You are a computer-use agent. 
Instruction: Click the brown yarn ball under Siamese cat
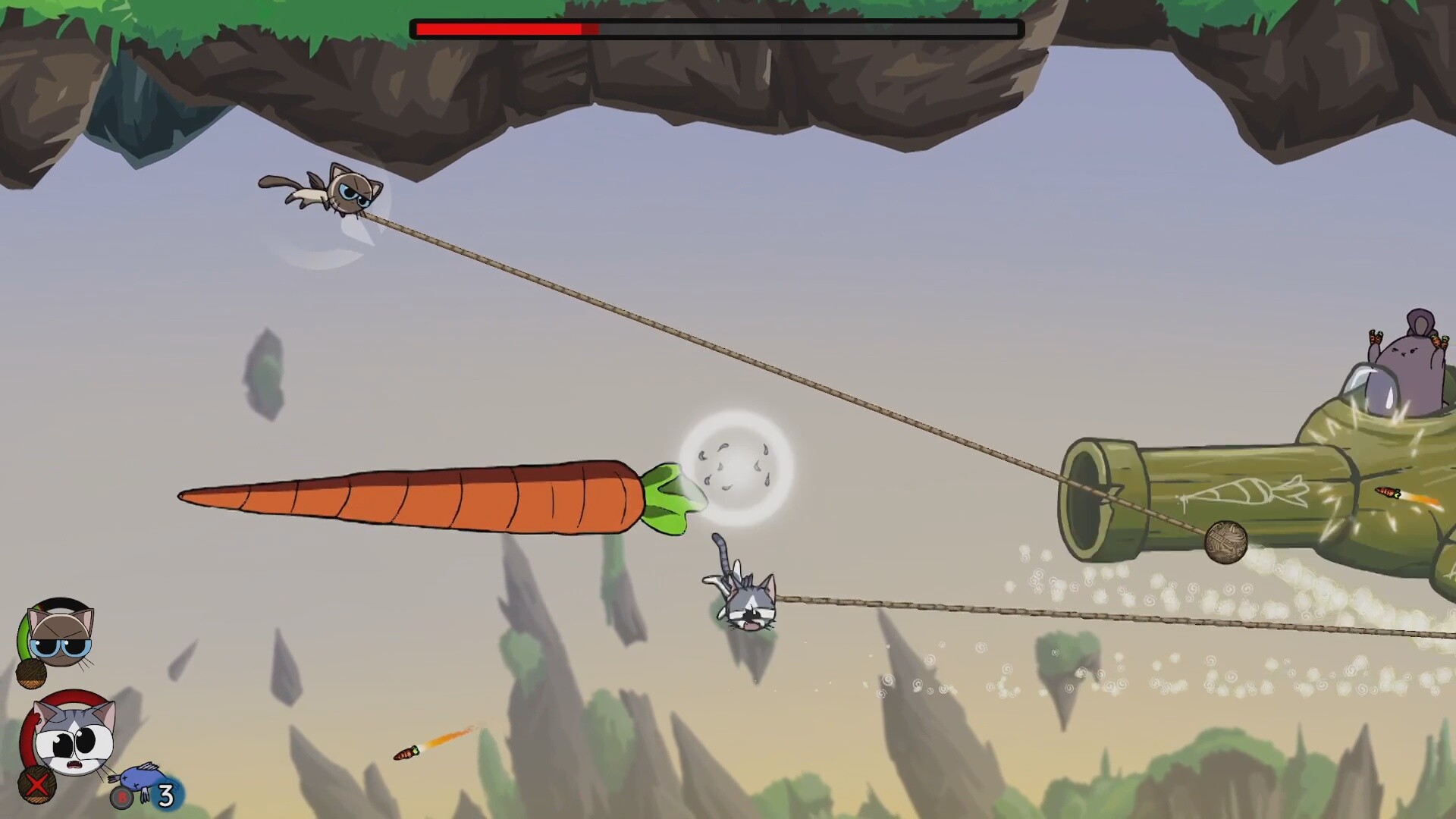(x=30, y=673)
